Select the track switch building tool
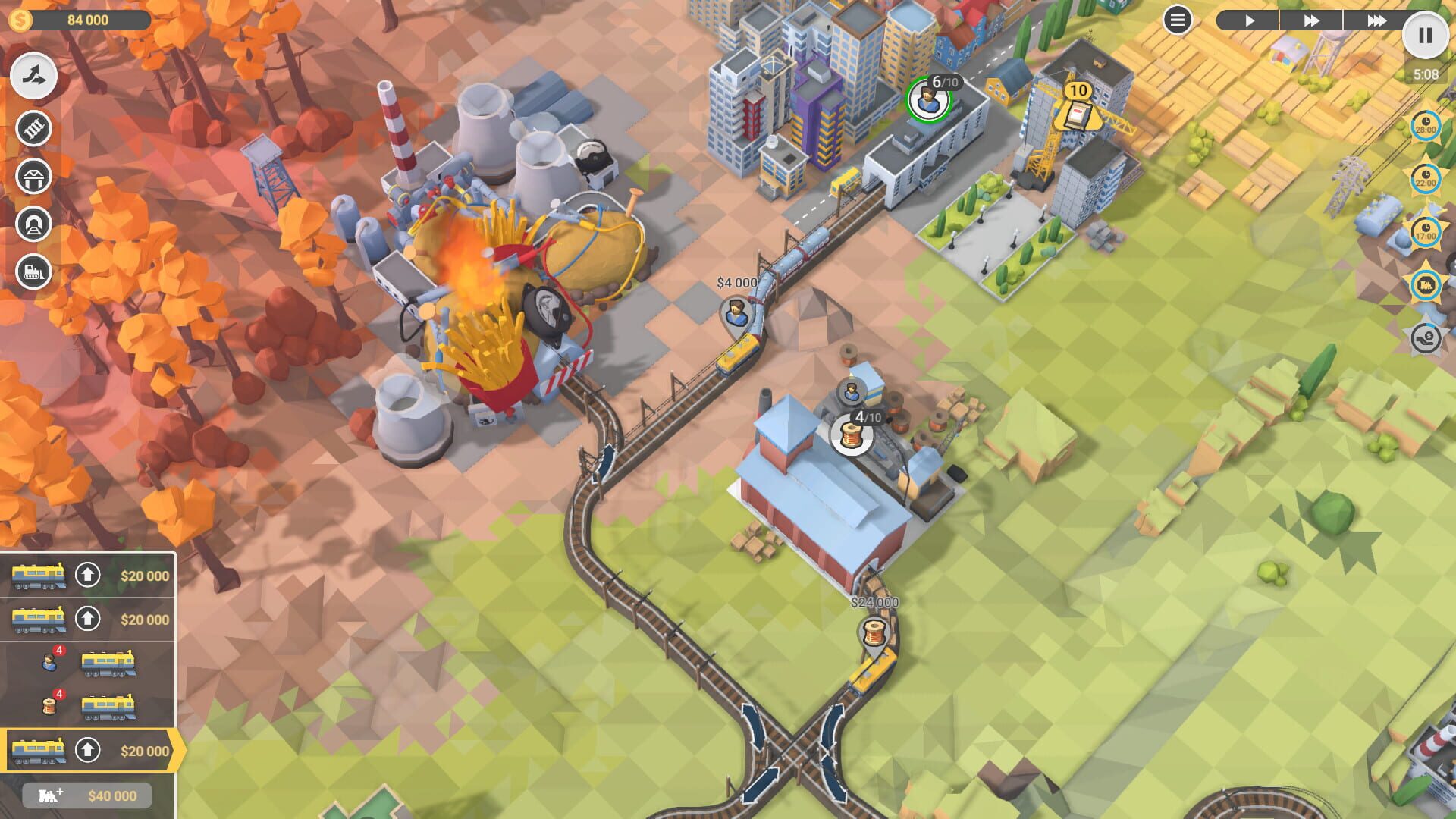1456x819 pixels. pyautogui.click(x=32, y=75)
